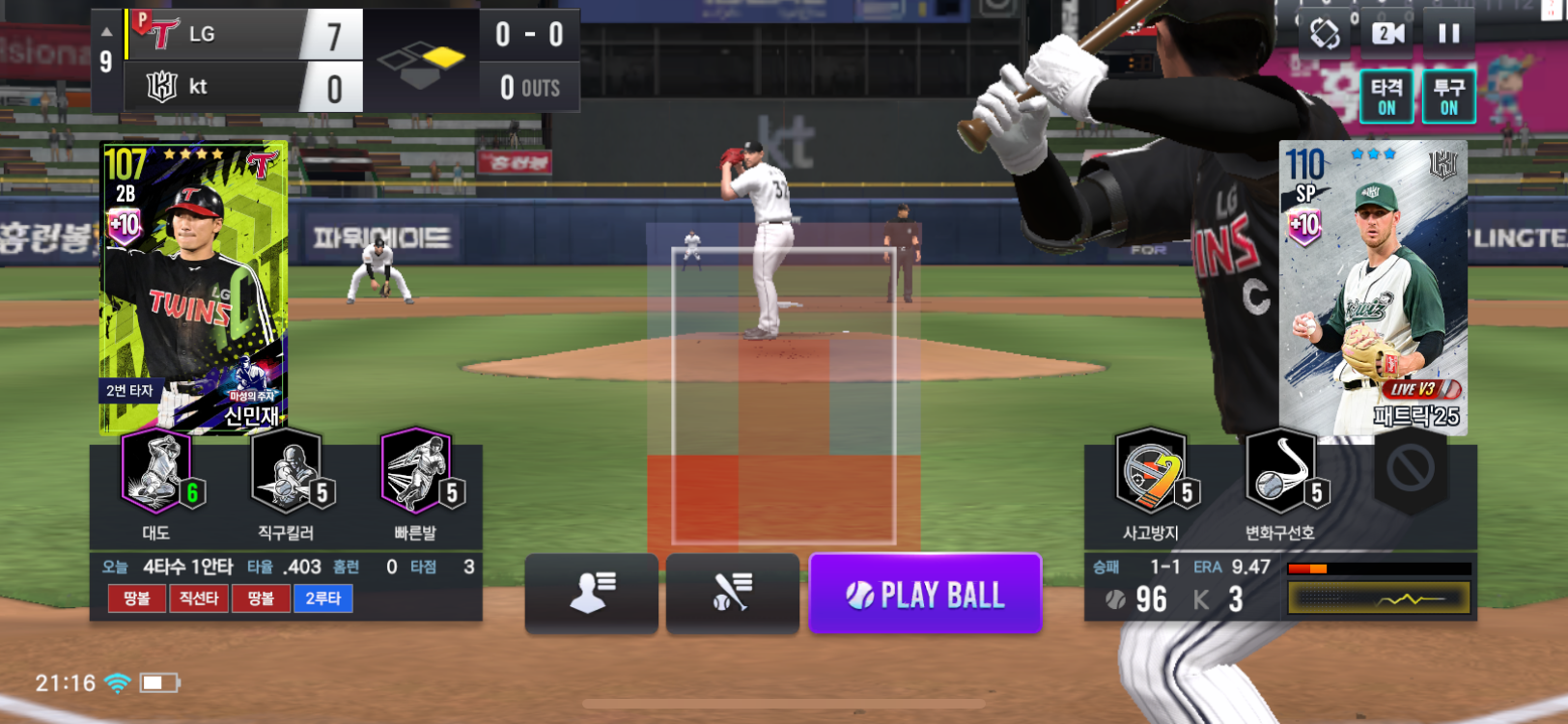Screen dimensions: 1568x724
Task: Inspect the 직구킬러 skill icon
Action: pyautogui.click(x=287, y=473)
